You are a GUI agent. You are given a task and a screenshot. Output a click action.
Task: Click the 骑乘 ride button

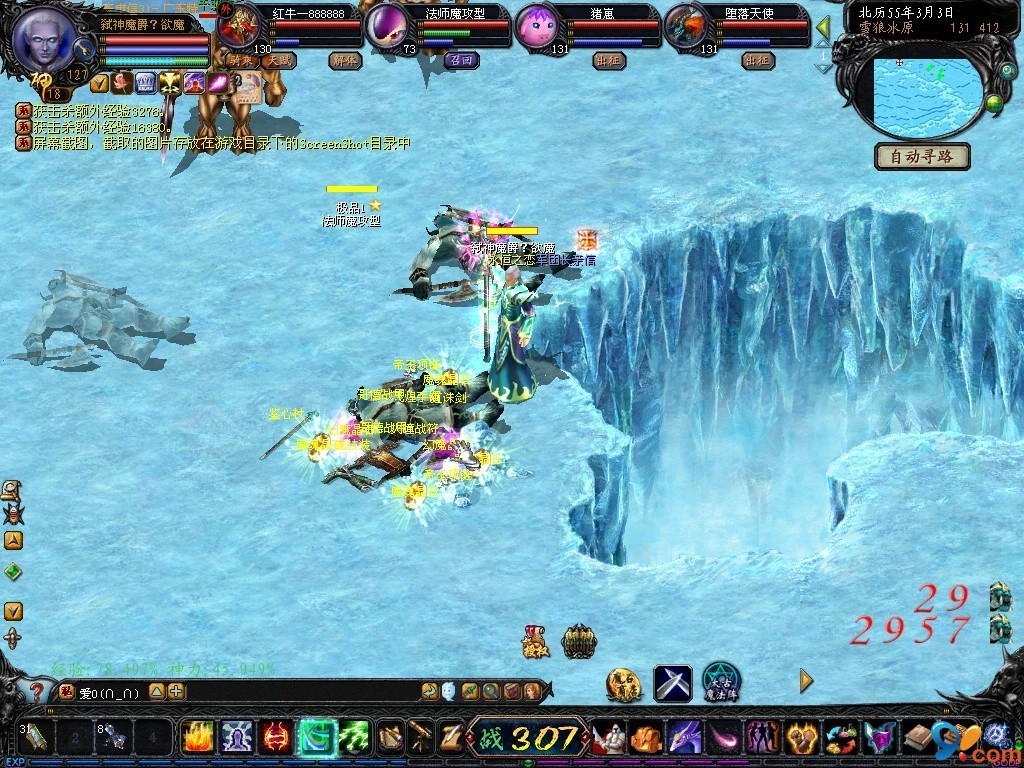pyautogui.click(x=240, y=60)
